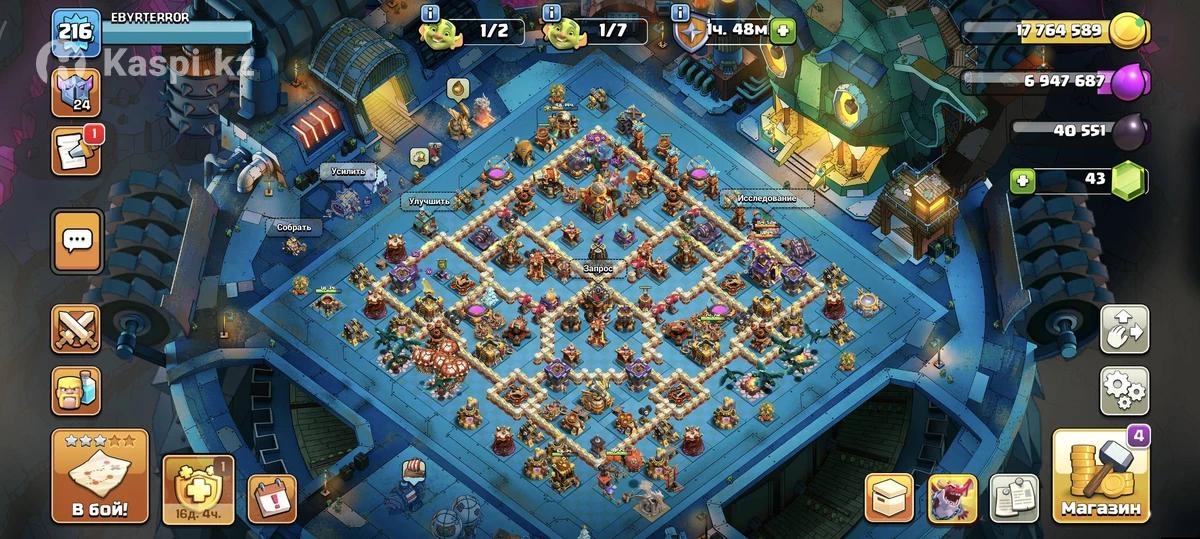Open the chat speech-bubble panel
The image size is (1200, 539).
click(x=77, y=241)
